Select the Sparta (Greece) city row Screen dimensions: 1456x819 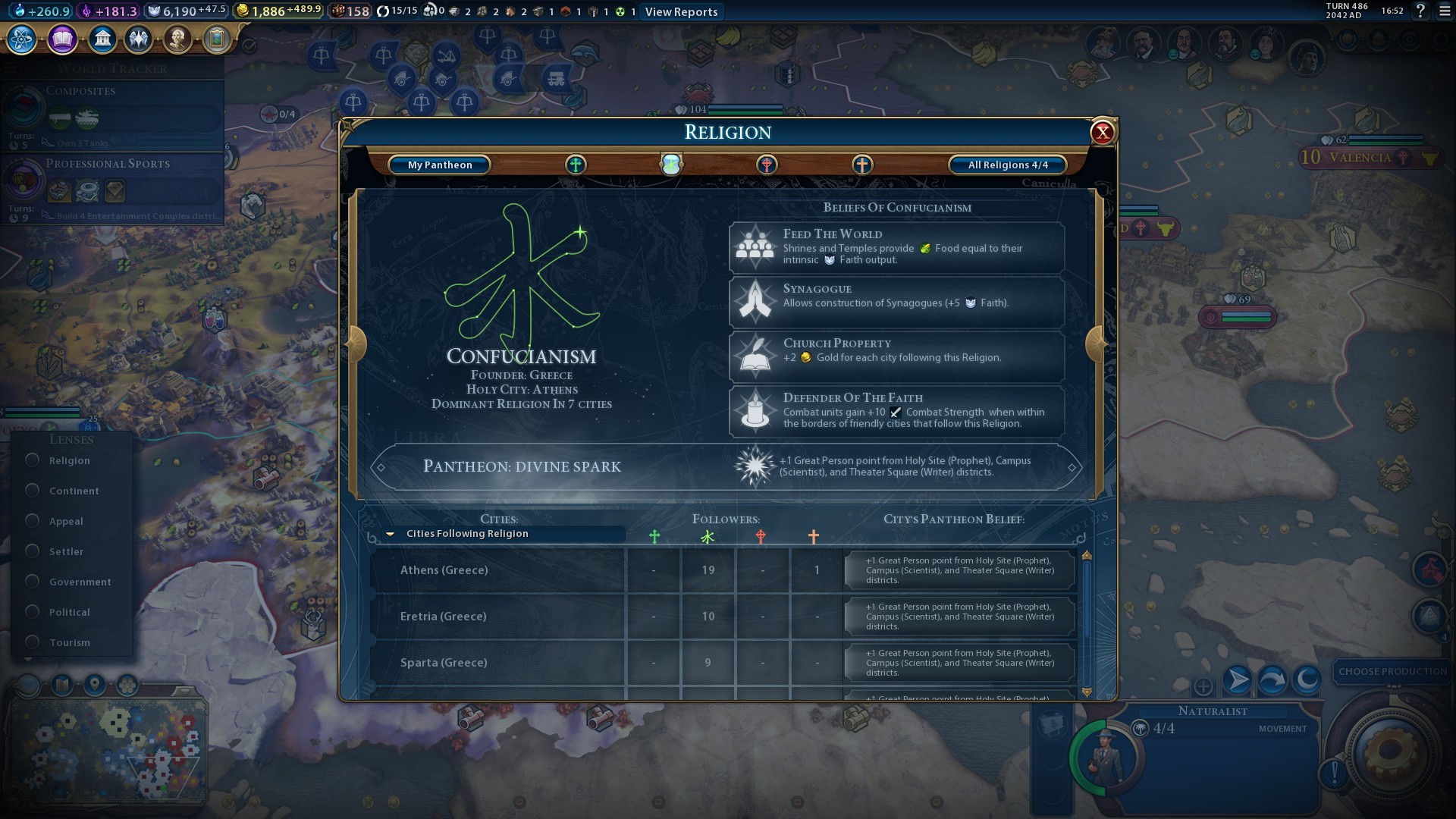pyautogui.click(x=497, y=663)
